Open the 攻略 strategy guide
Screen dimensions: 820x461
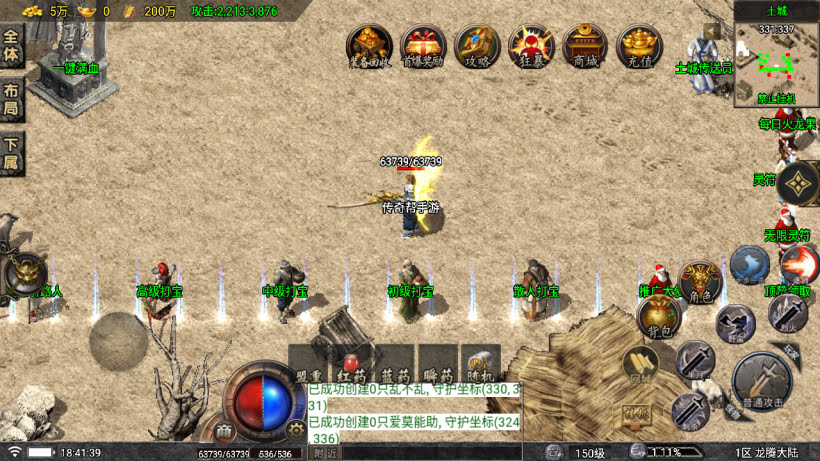(477, 45)
